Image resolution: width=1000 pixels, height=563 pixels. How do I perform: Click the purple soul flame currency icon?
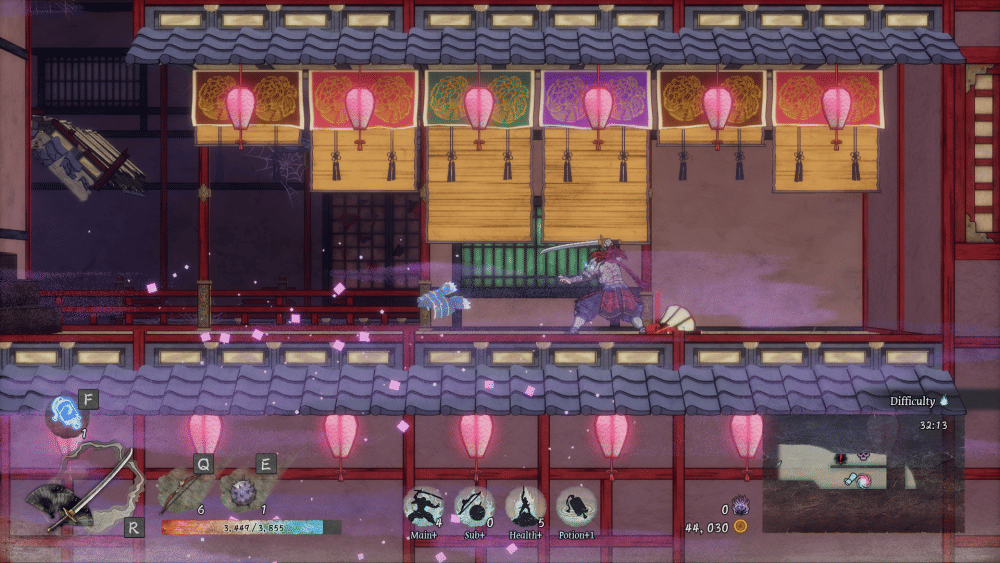click(740, 506)
